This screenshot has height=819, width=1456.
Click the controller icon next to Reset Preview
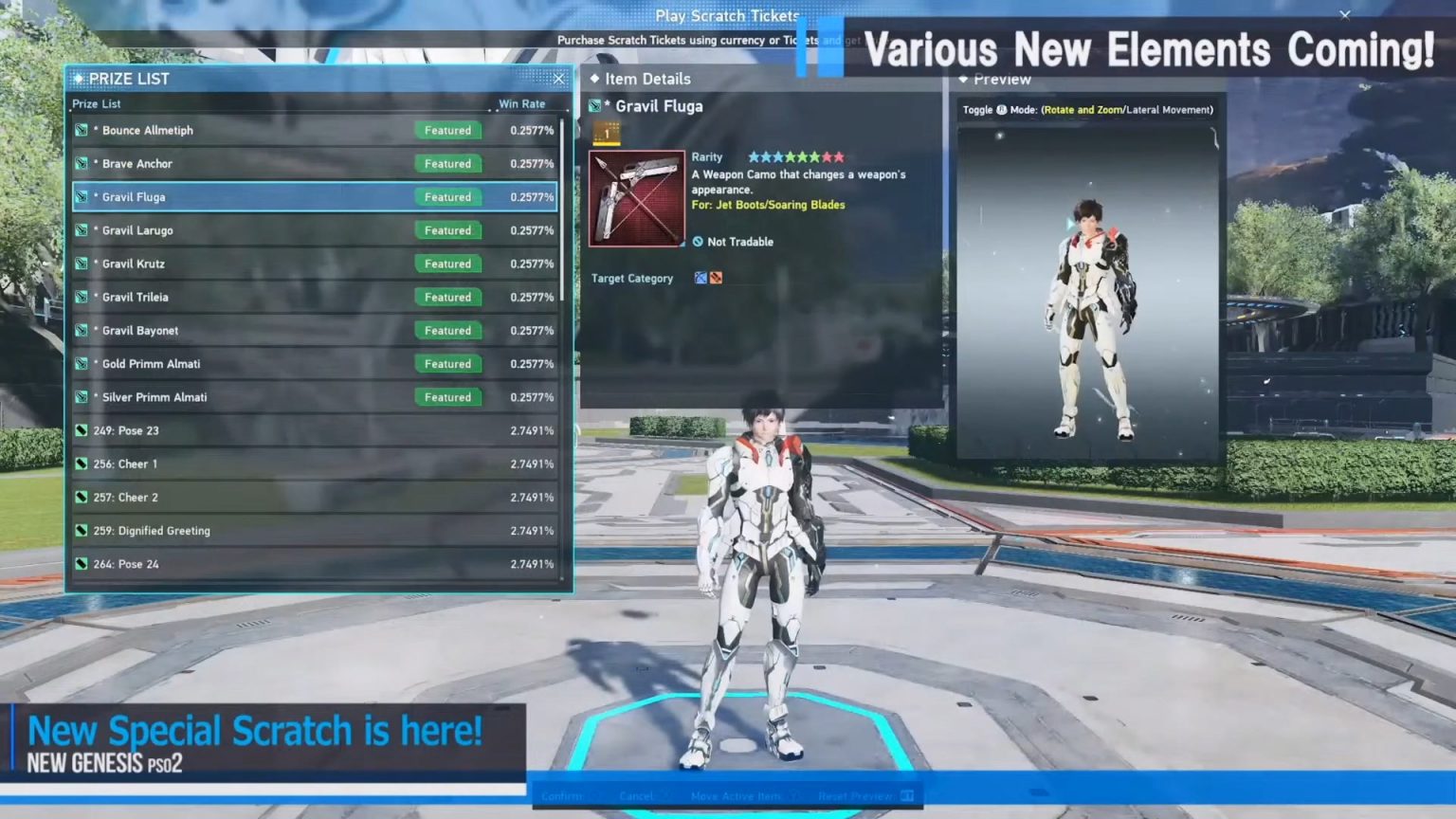click(907, 795)
